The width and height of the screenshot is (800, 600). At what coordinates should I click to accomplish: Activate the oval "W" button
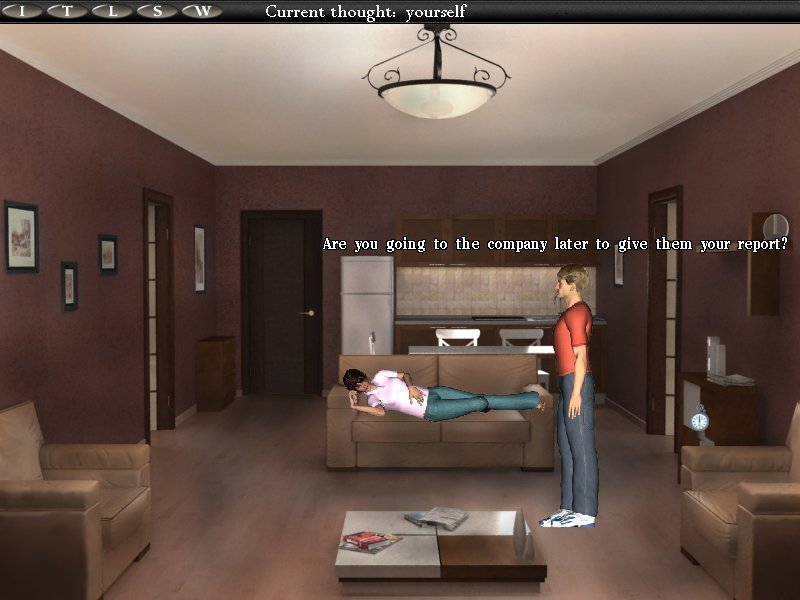[x=202, y=11]
